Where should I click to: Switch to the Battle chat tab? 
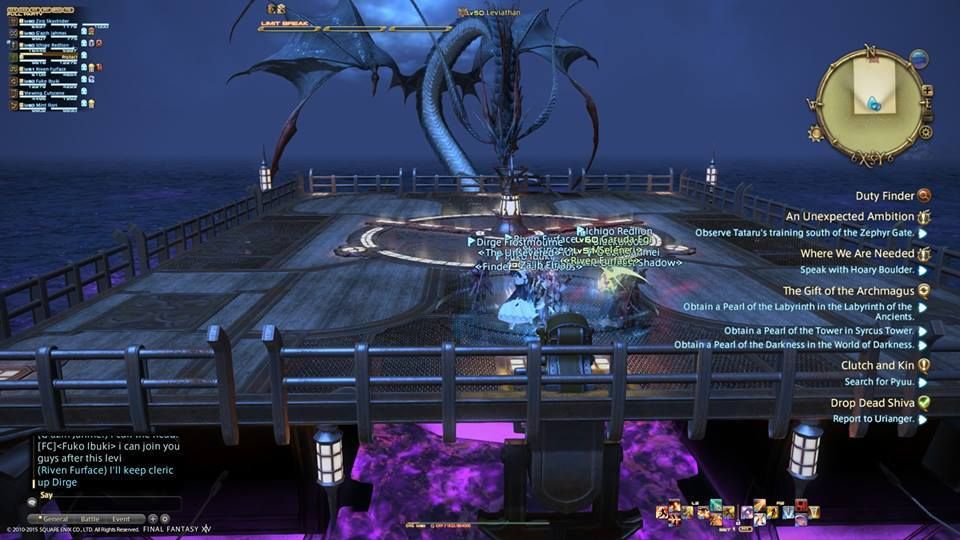[90, 519]
